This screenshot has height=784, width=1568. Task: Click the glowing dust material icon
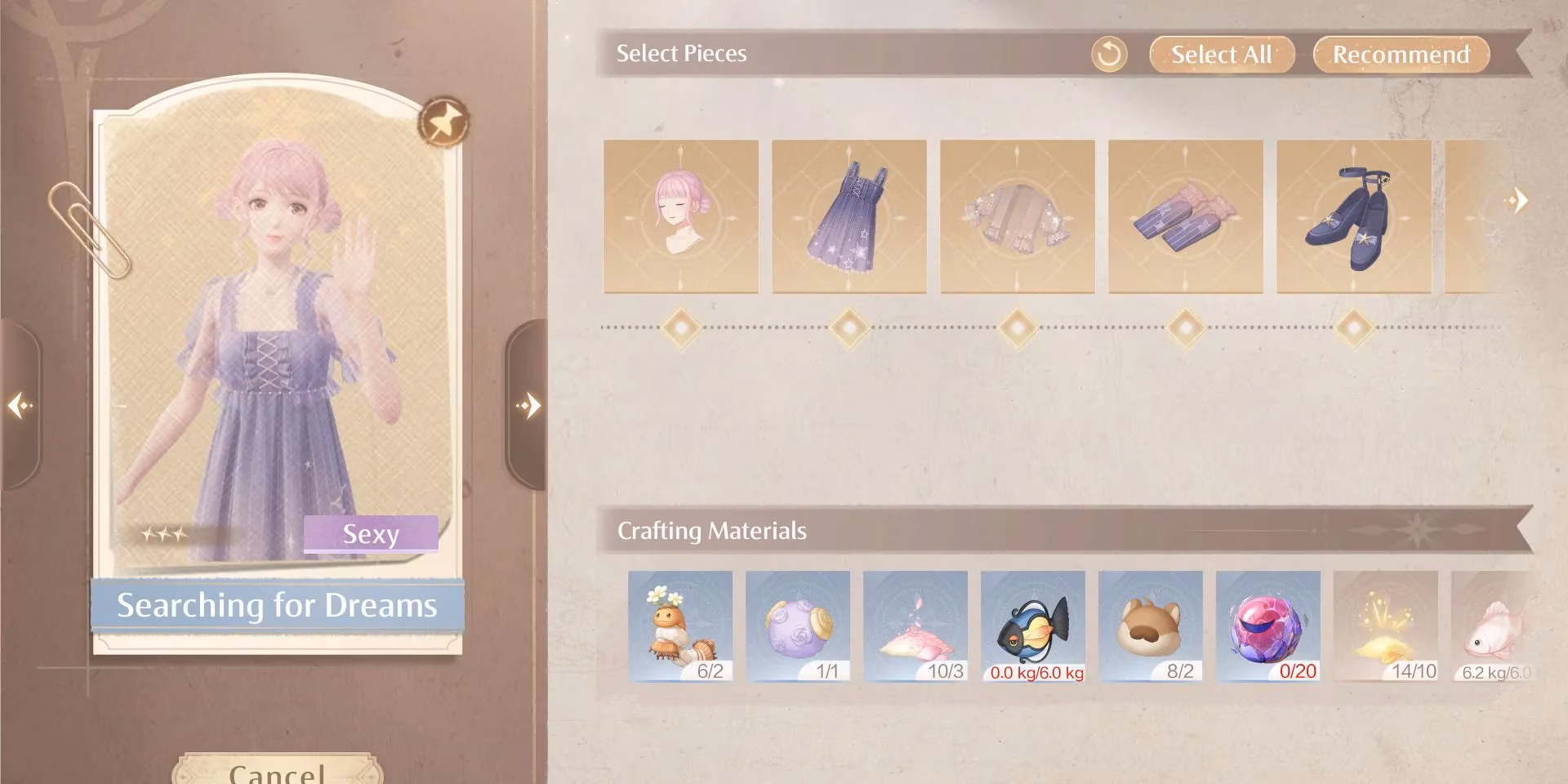(x=1385, y=625)
